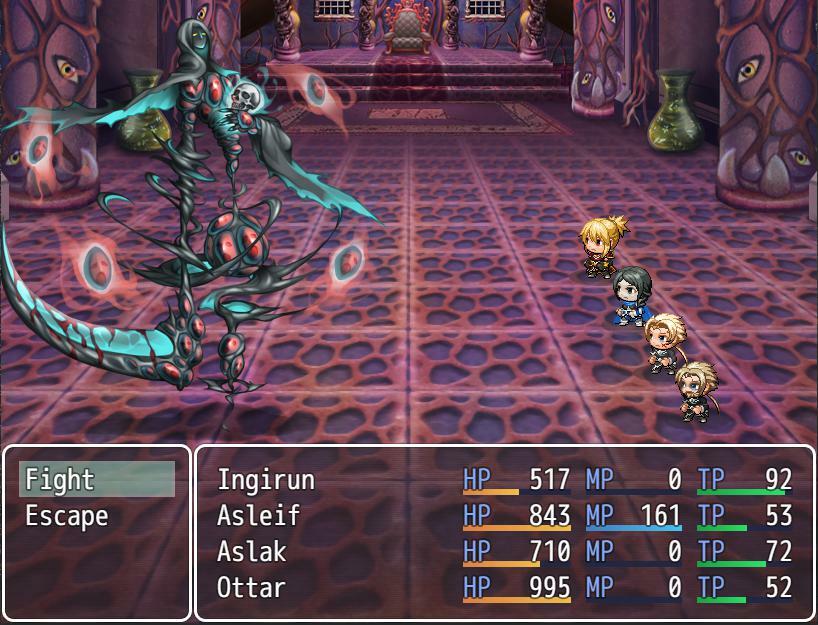Choose Escape to flee the battle
This screenshot has height=625, width=818.
click(x=96, y=516)
